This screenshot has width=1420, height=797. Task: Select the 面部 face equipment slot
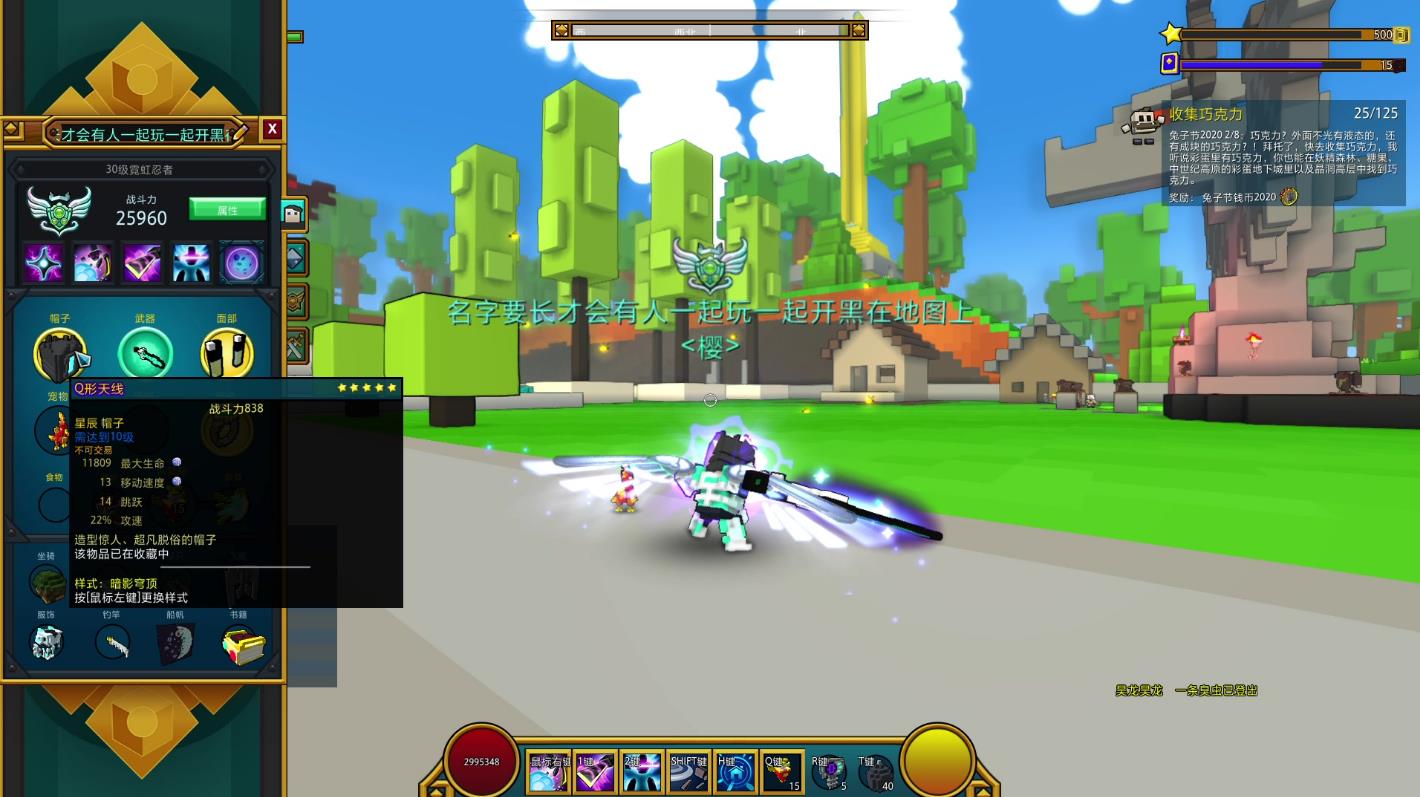[227, 353]
